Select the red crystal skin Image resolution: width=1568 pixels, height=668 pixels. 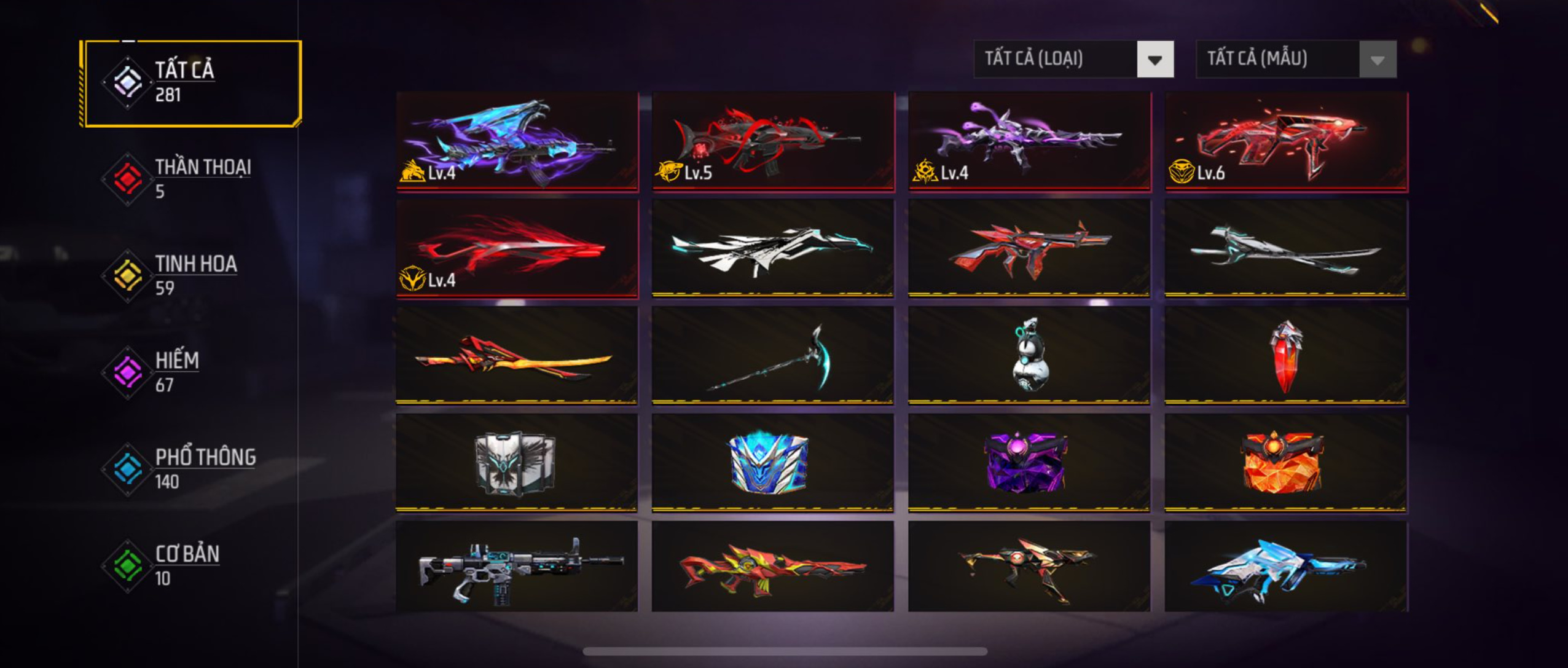pyautogui.click(x=1286, y=356)
